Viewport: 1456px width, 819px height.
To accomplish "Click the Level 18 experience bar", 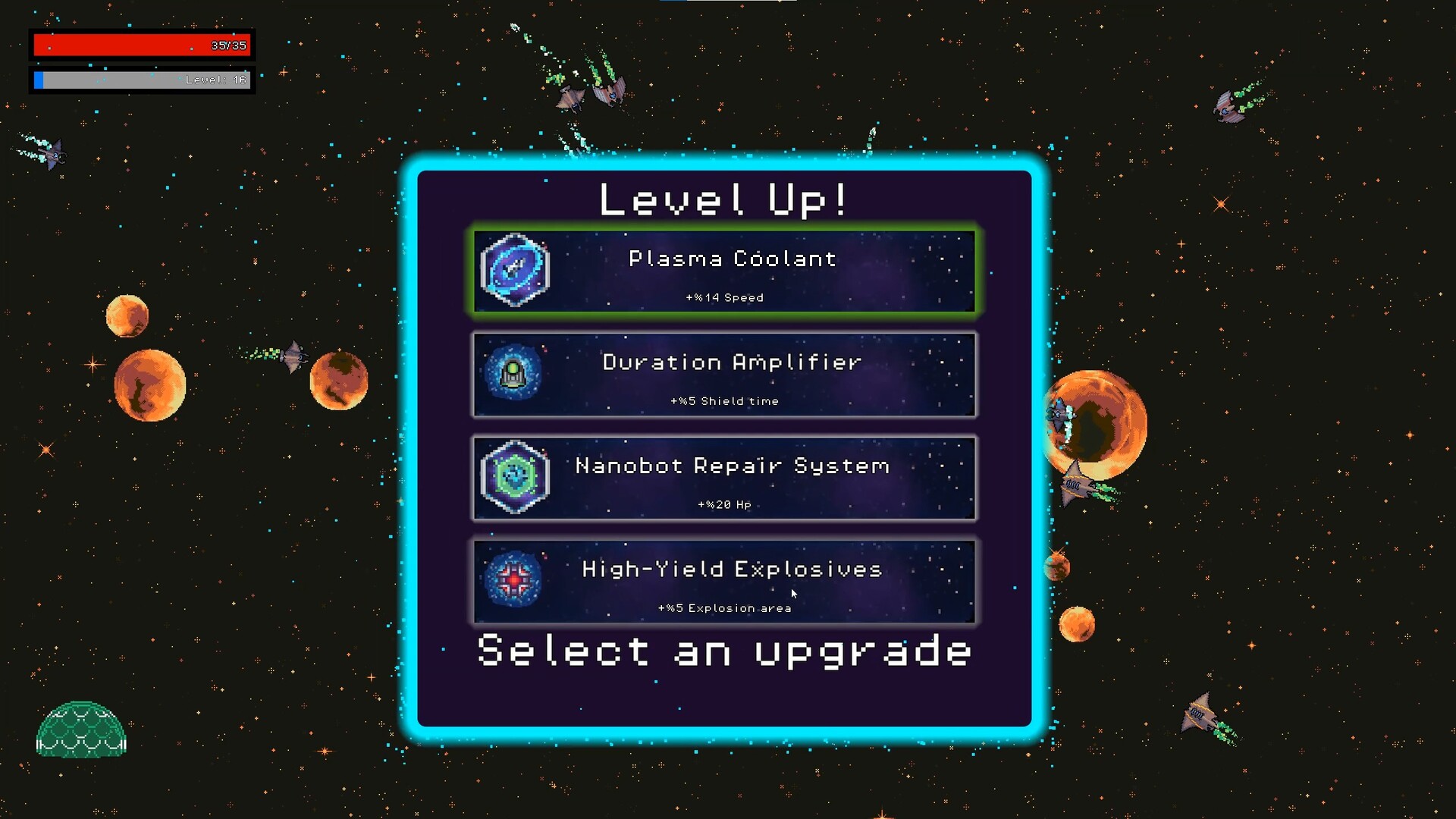I will 141,79.
